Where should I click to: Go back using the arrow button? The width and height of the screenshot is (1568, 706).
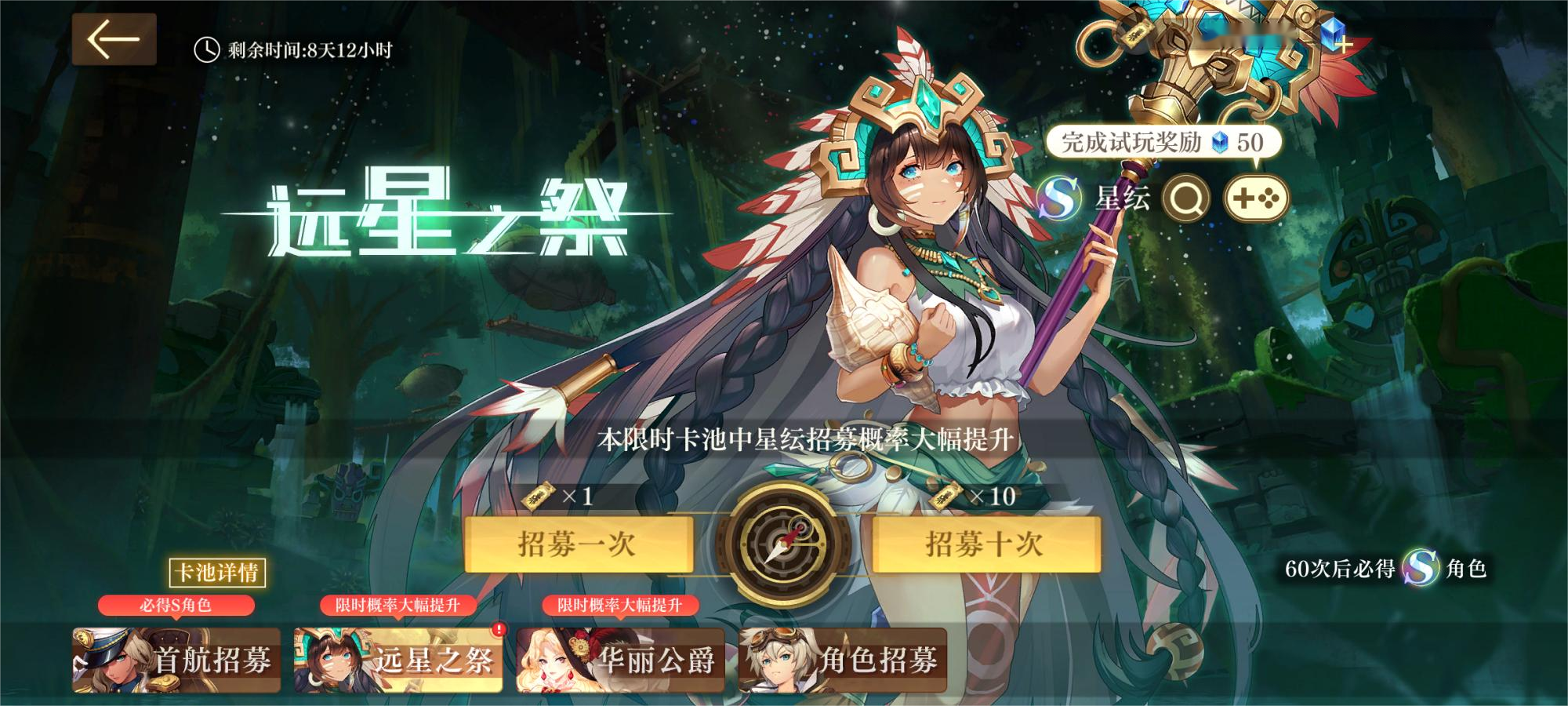click(114, 39)
